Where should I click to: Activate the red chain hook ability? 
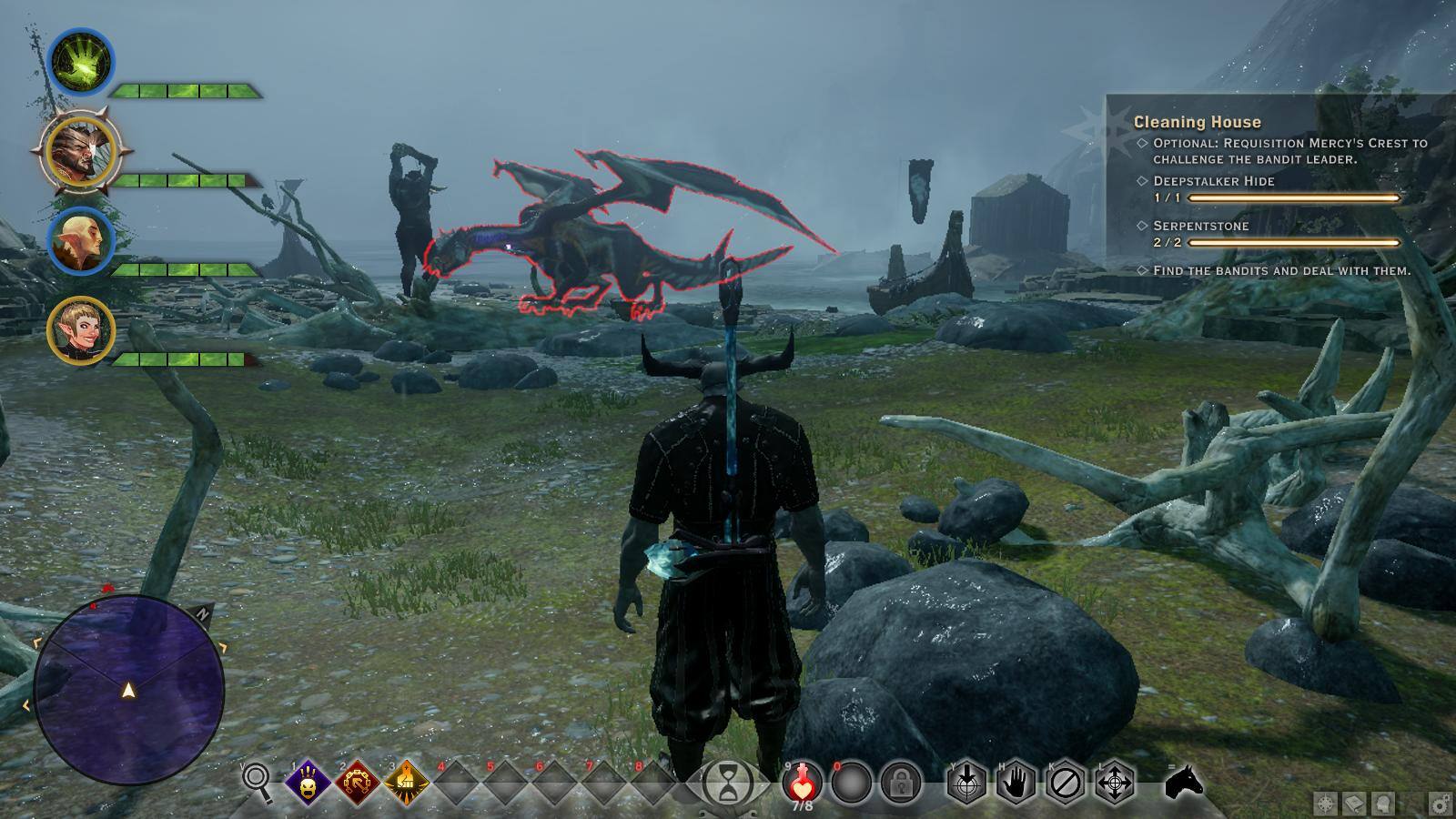pyautogui.click(x=358, y=782)
